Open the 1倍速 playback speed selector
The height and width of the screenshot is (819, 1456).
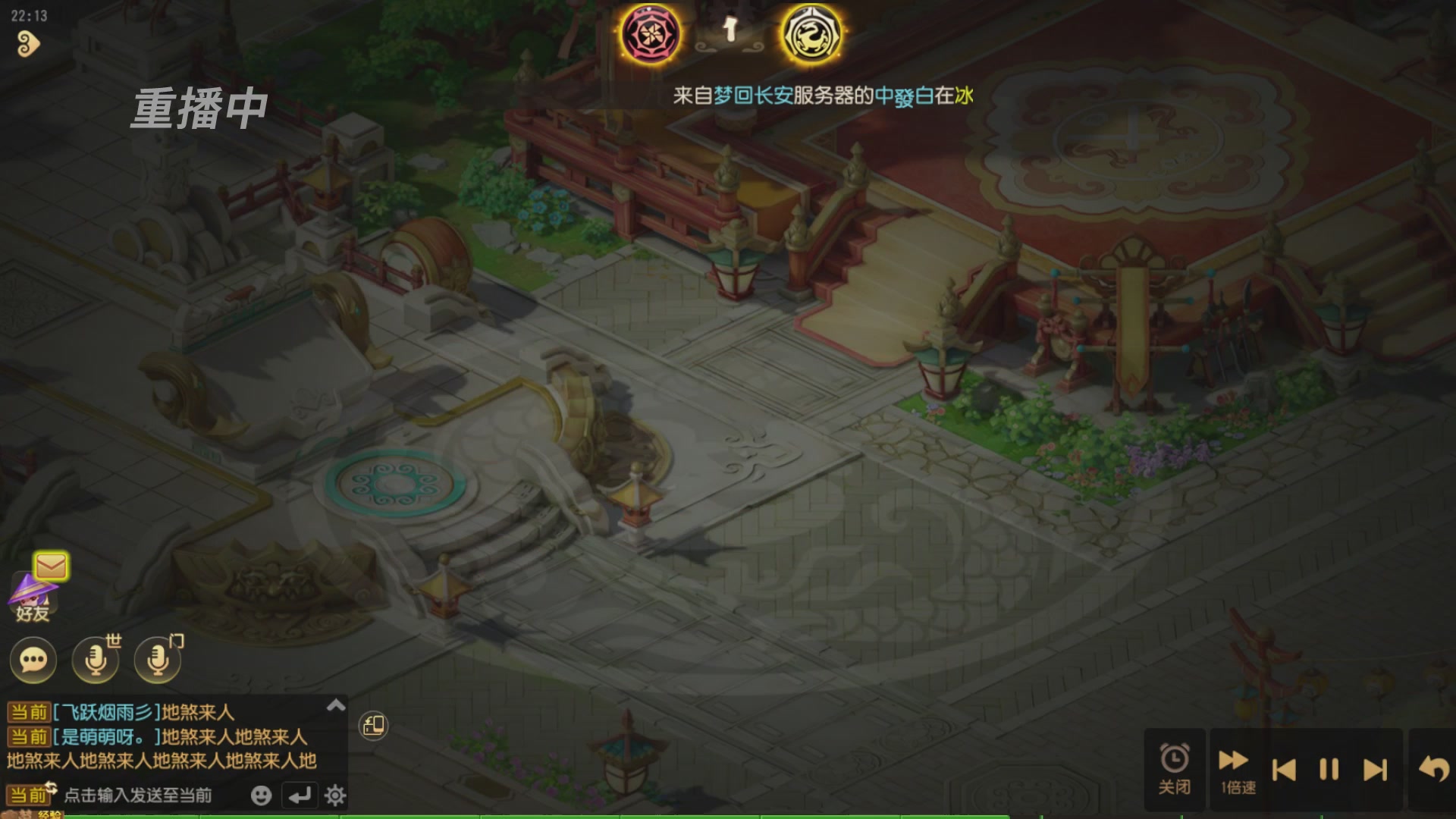coord(1234,768)
